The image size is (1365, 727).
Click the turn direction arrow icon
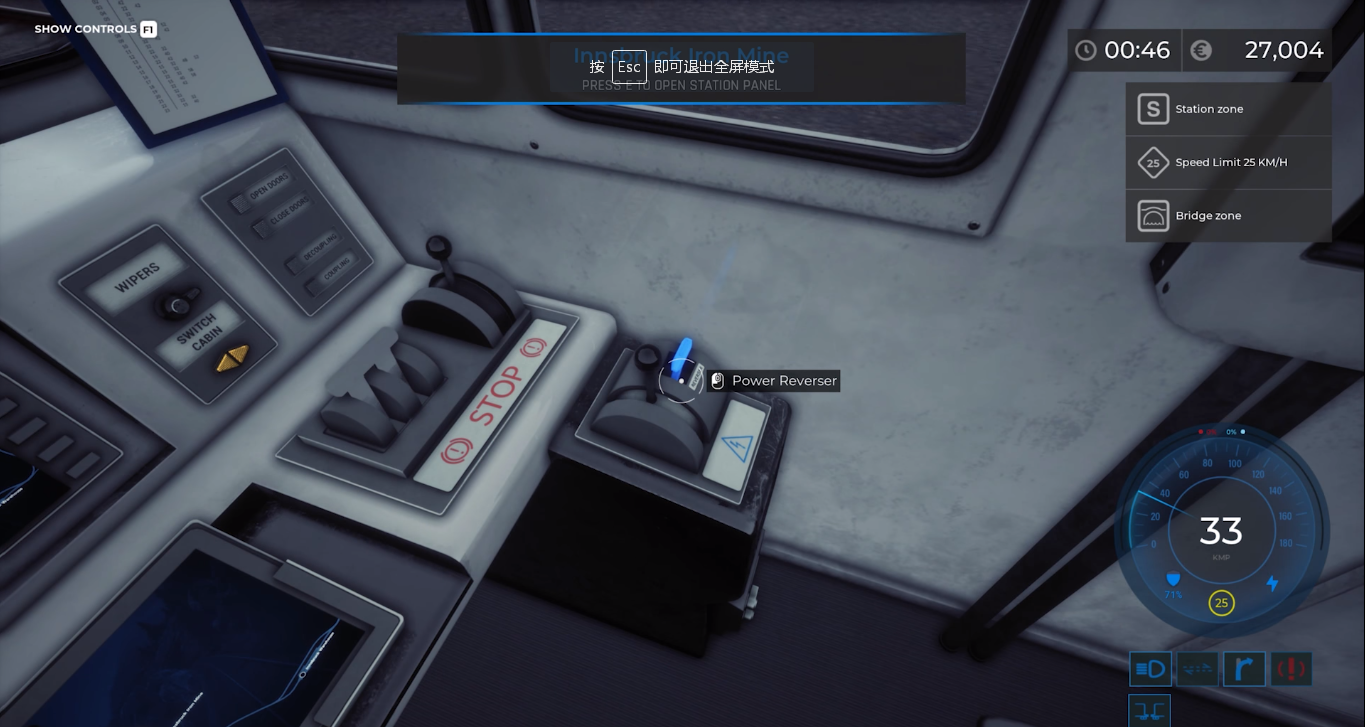point(1244,669)
